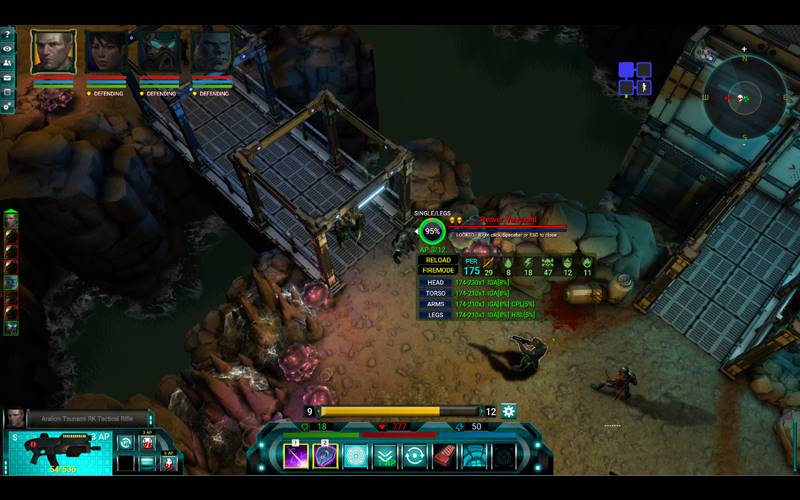Select the gas-masked squad member portrait
The height and width of the screenshot is (500, 800).
click(159, 52)
